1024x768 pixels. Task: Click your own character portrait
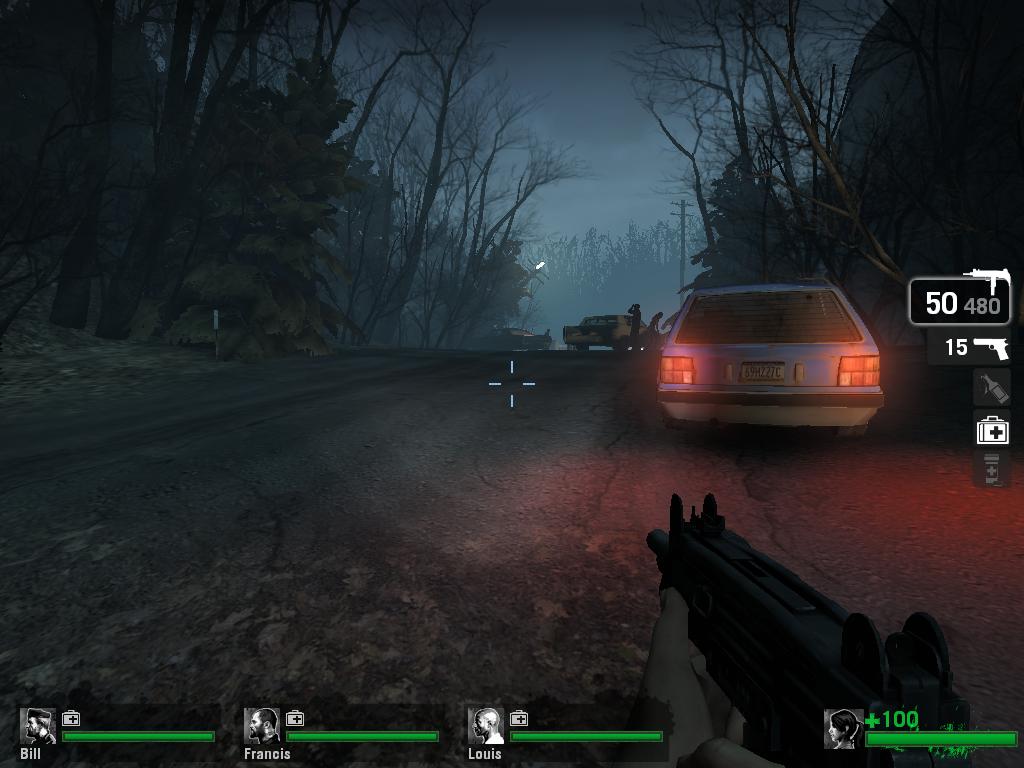point(843,729)
